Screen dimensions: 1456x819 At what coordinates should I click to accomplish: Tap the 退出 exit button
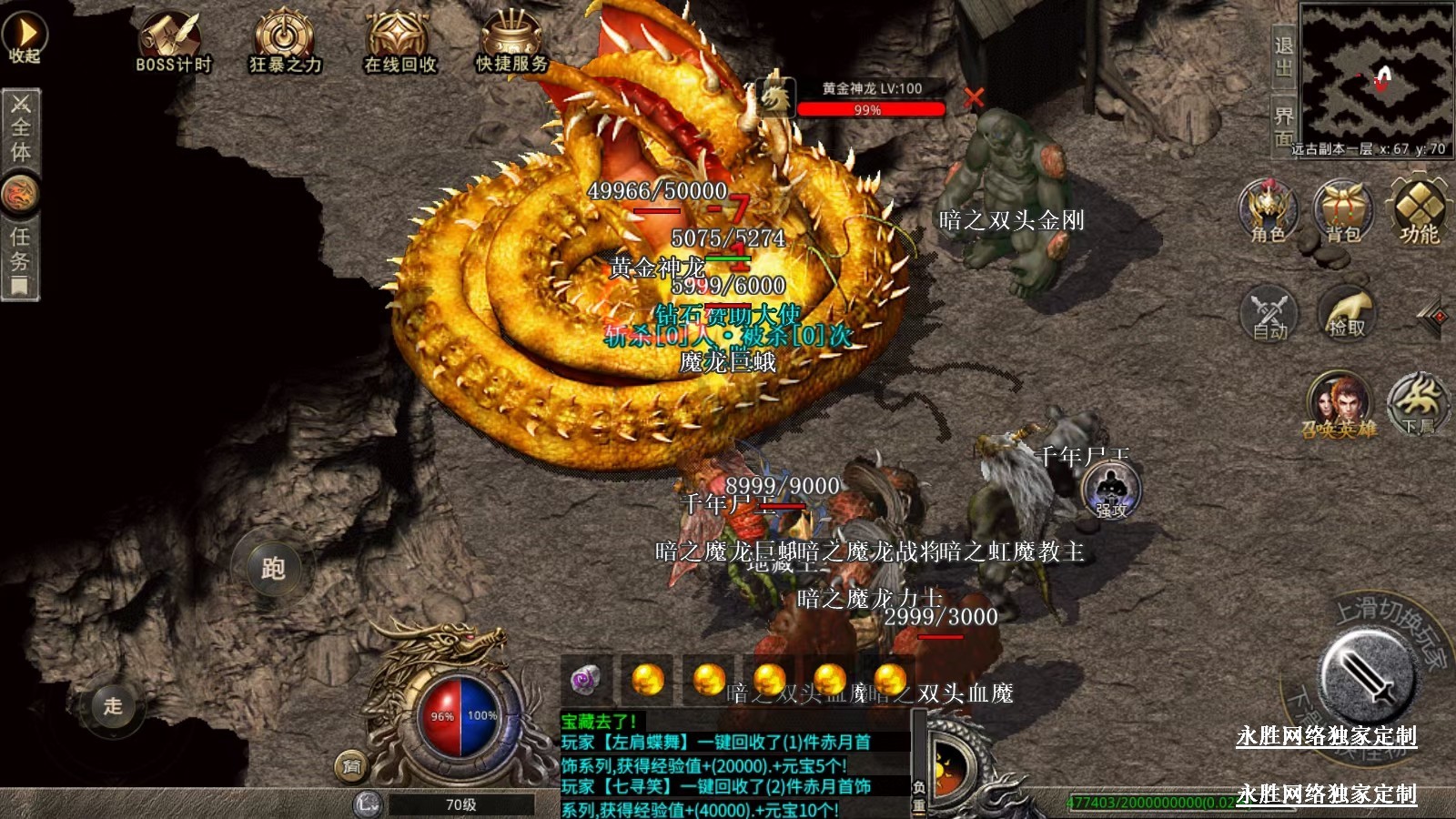[x=1283, y=56]
